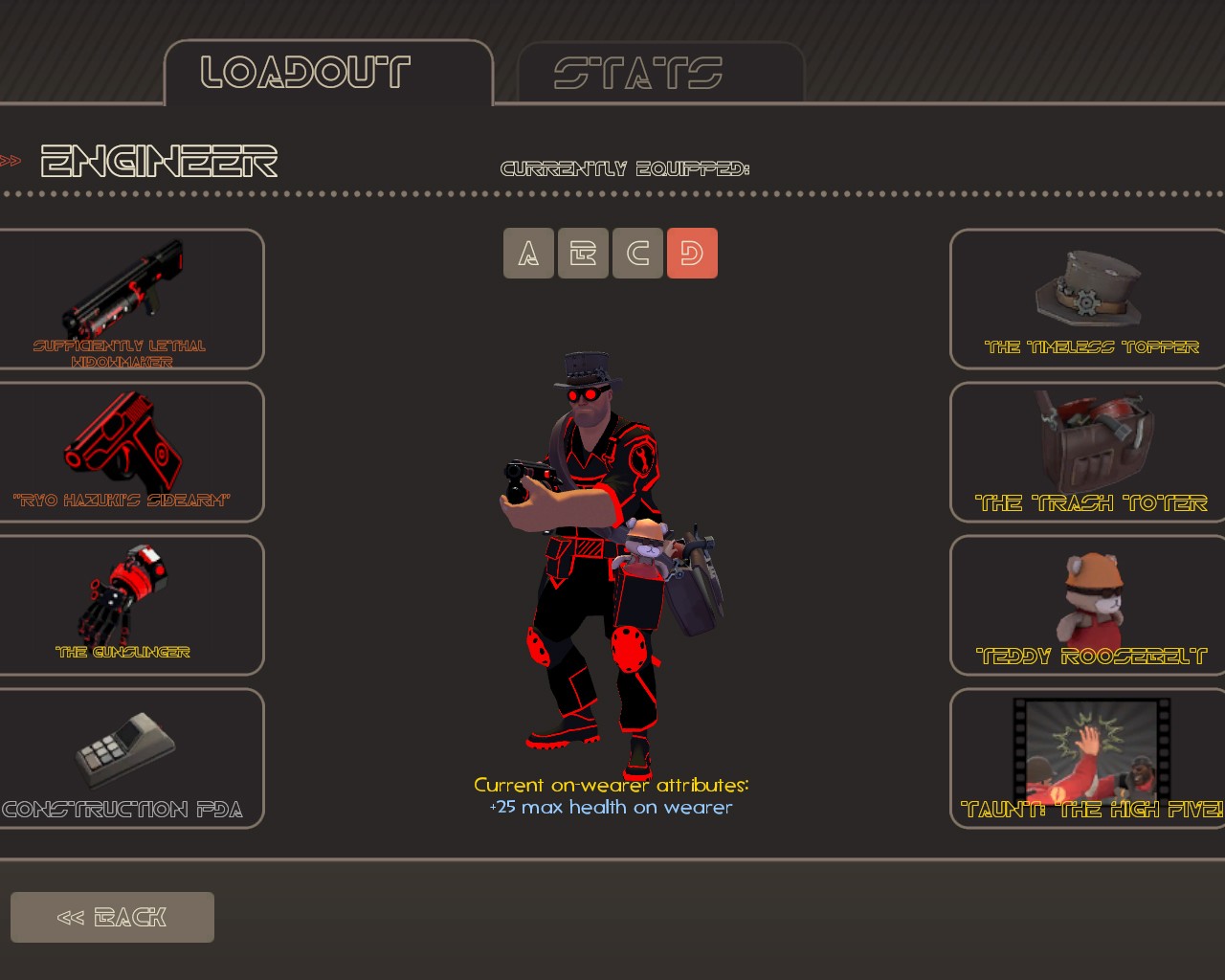Image resolution: width=1225 pixels, height=980 pixels.
Task: Select the Teddy Roosebelt cosmetic slot
Action: click(1089, 605)
